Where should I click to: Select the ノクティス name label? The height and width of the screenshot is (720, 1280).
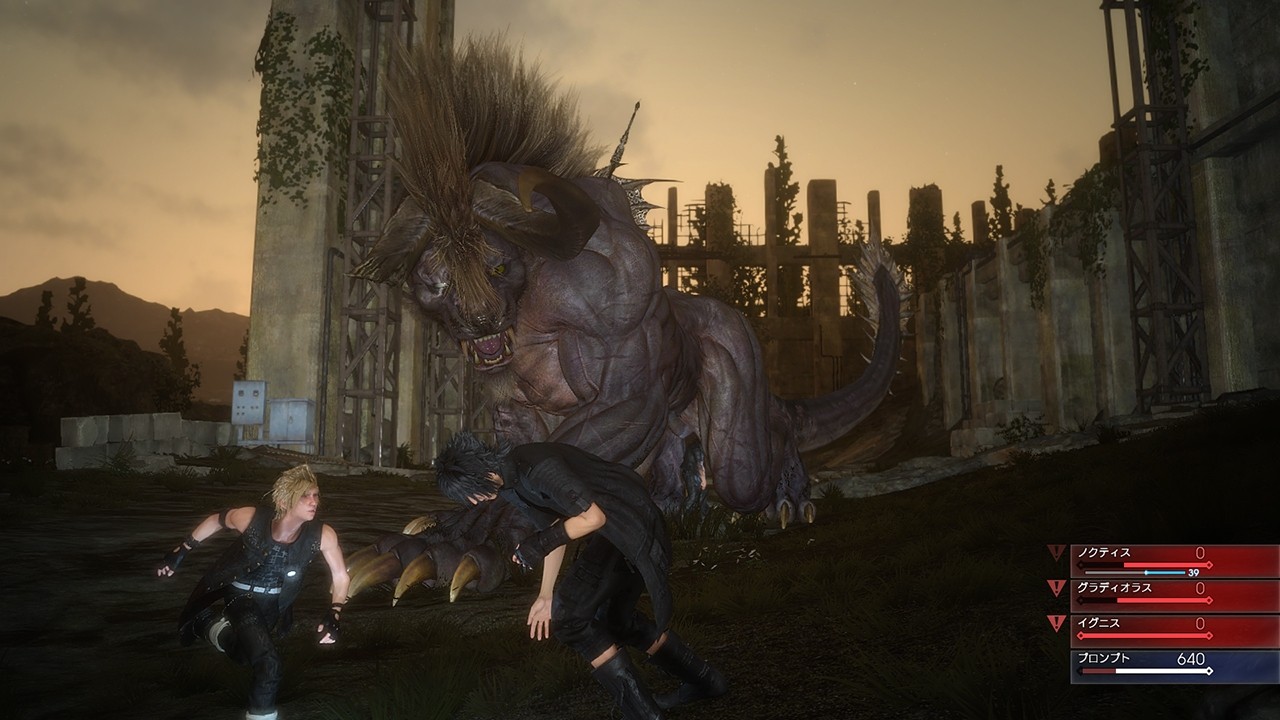click(x=1102, y=552)
